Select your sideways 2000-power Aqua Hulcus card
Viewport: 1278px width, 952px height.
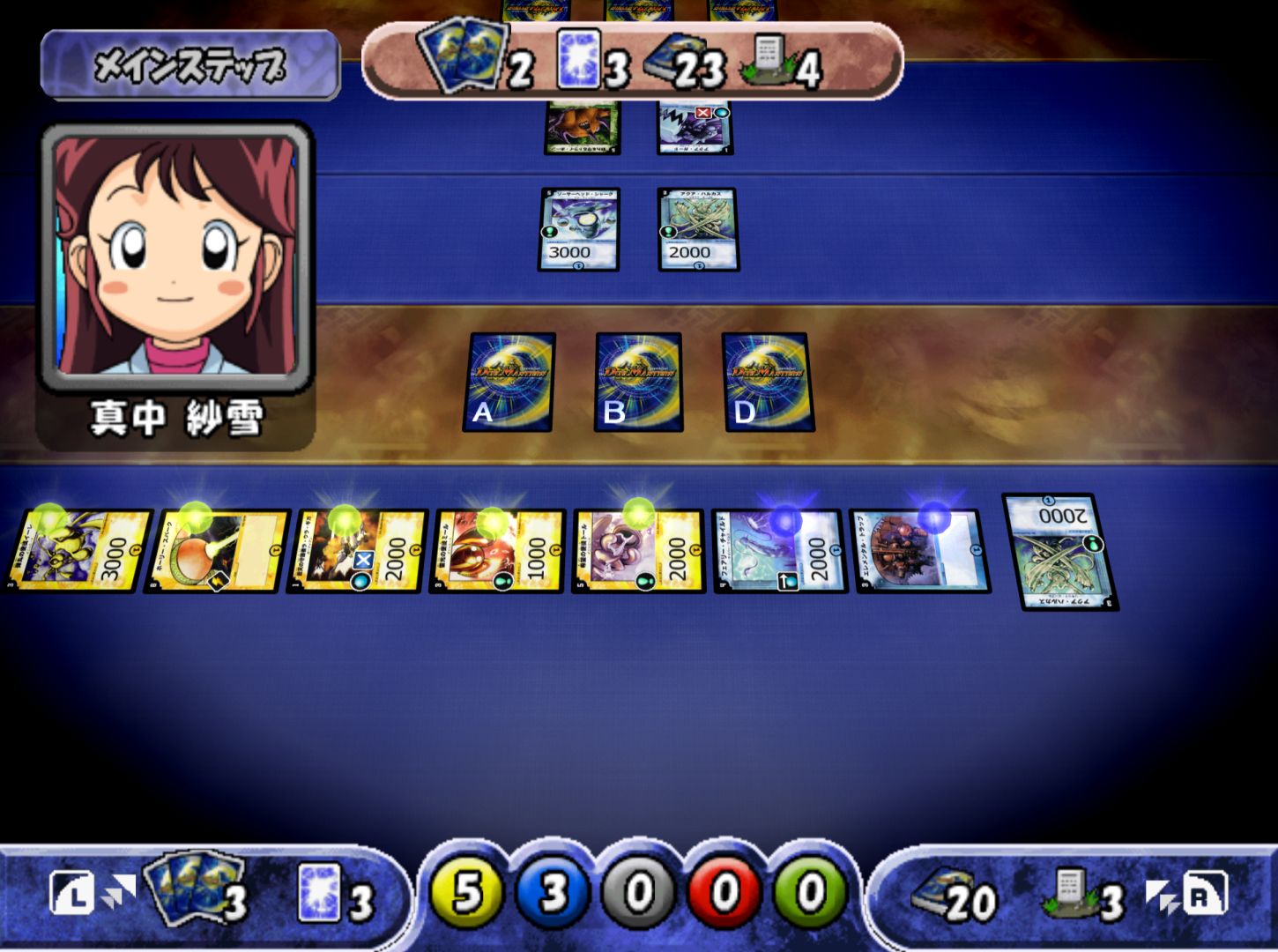[1060, 551]
